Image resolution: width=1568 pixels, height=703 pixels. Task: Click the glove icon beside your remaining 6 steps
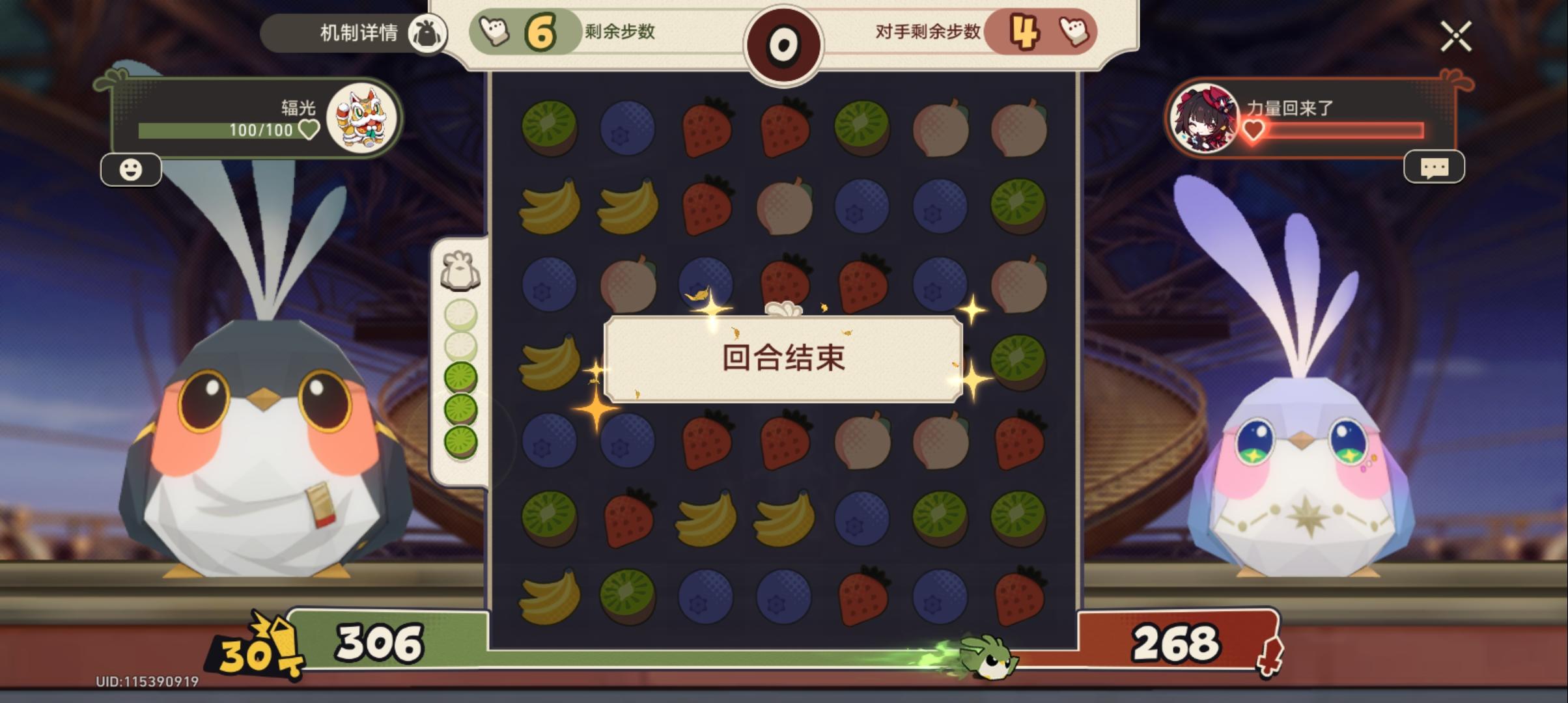coord(496,29)
